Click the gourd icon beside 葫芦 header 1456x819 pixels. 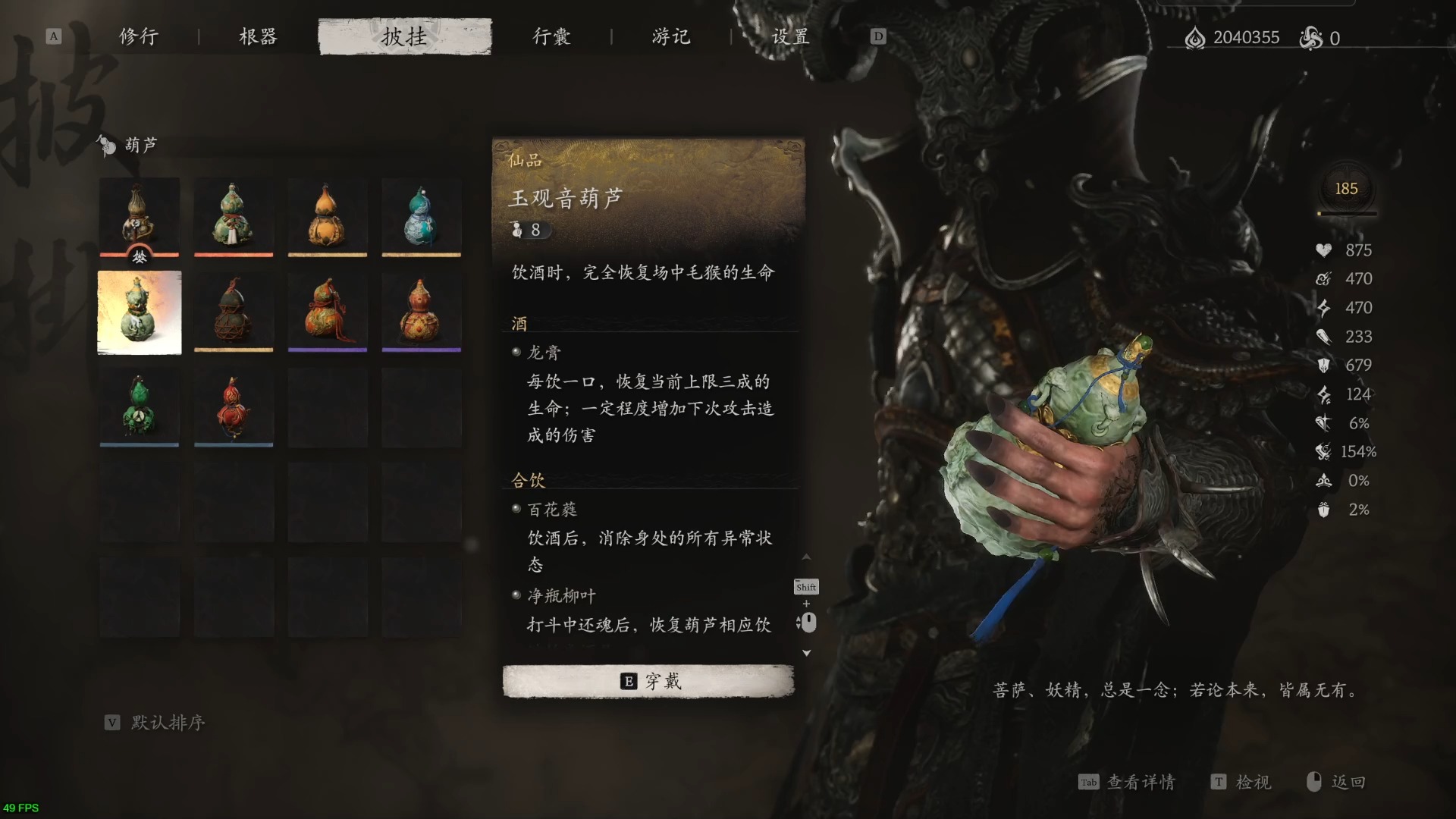[105, 145]
